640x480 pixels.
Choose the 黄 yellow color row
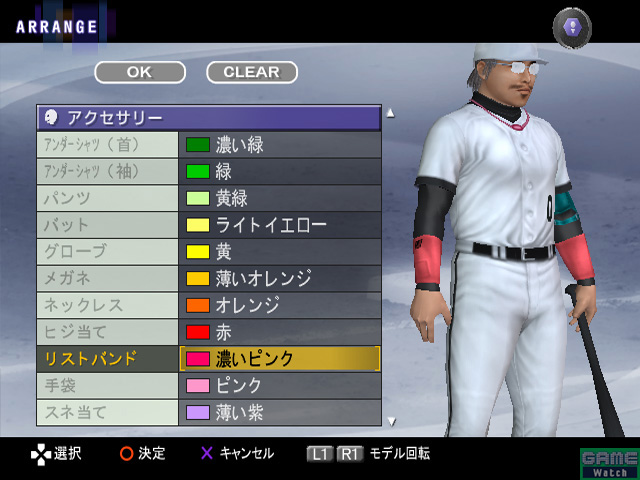279,251
